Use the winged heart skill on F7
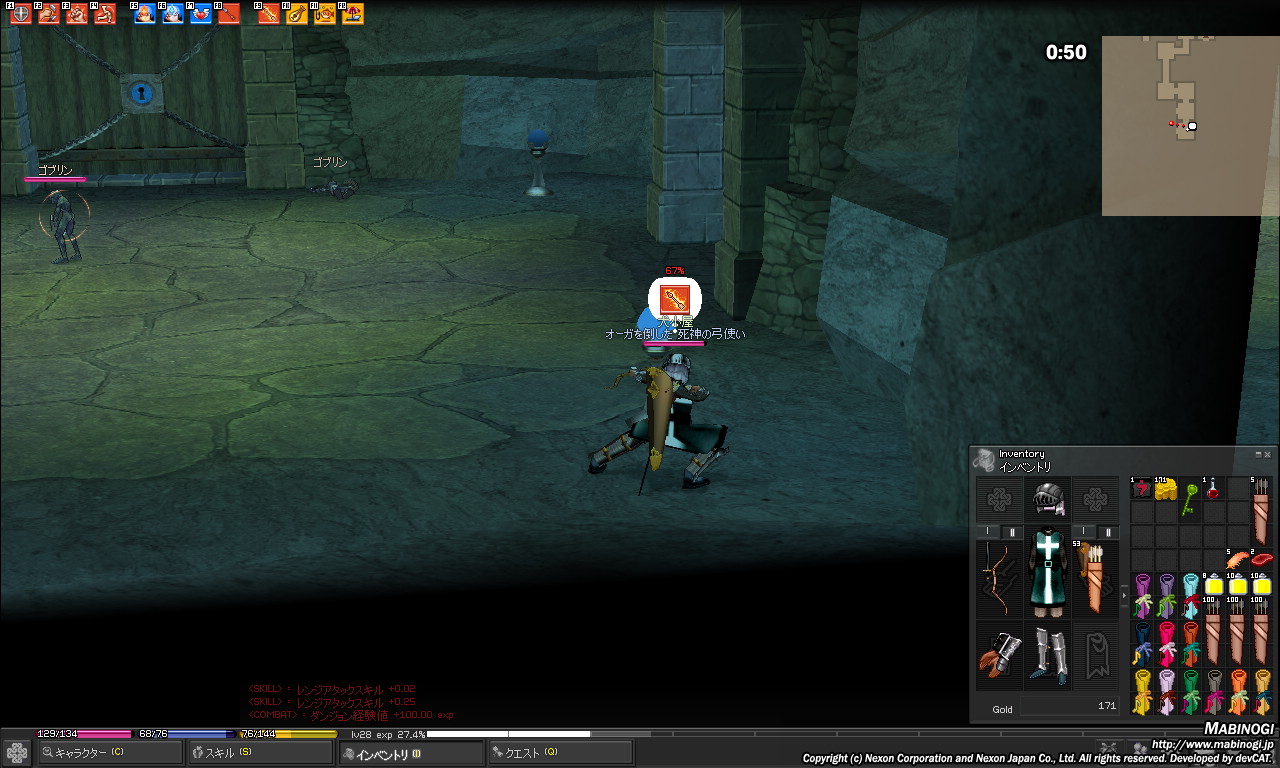This screenshot has height=768, width=1280. [x=201, y=14]
